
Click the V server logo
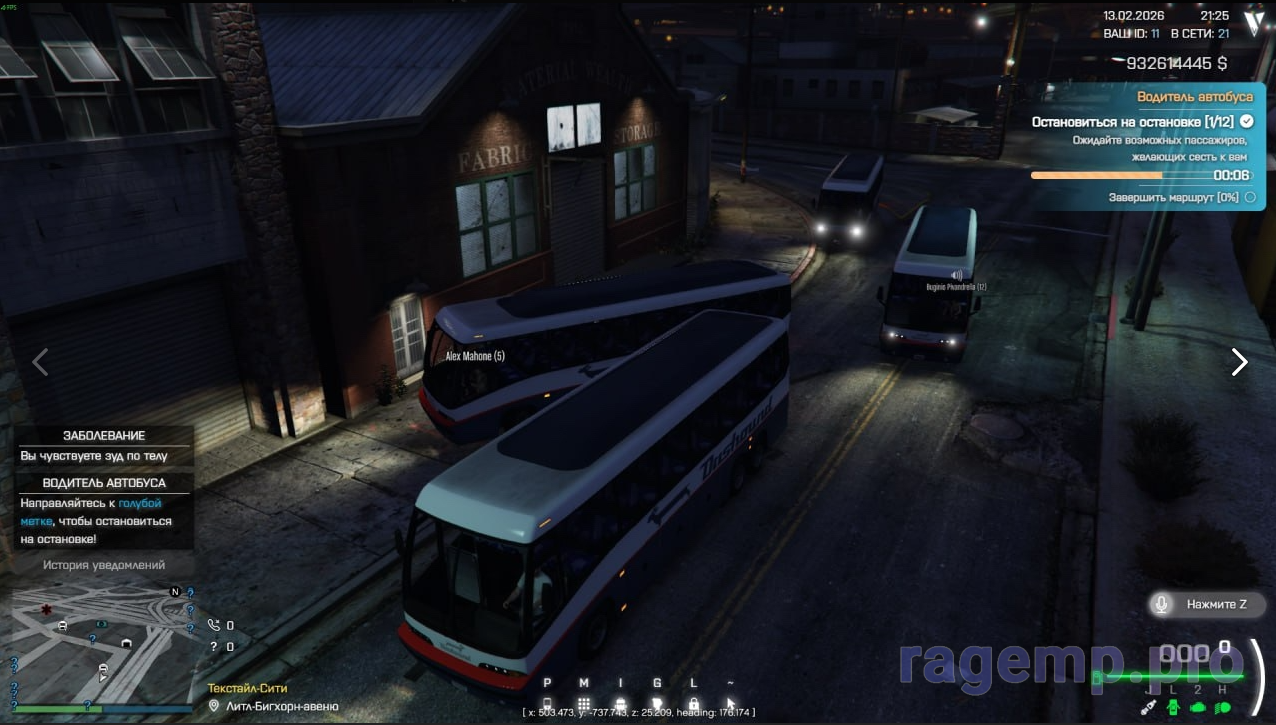pyautogui.click(x=1253, y=24)
